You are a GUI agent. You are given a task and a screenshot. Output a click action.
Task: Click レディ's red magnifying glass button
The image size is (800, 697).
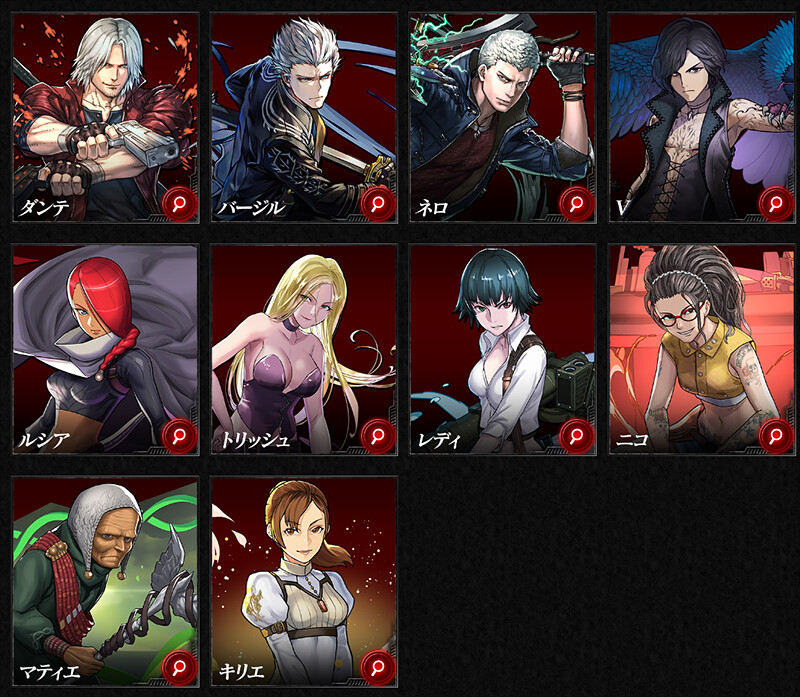pyautogui.click(x=577, y=435)
